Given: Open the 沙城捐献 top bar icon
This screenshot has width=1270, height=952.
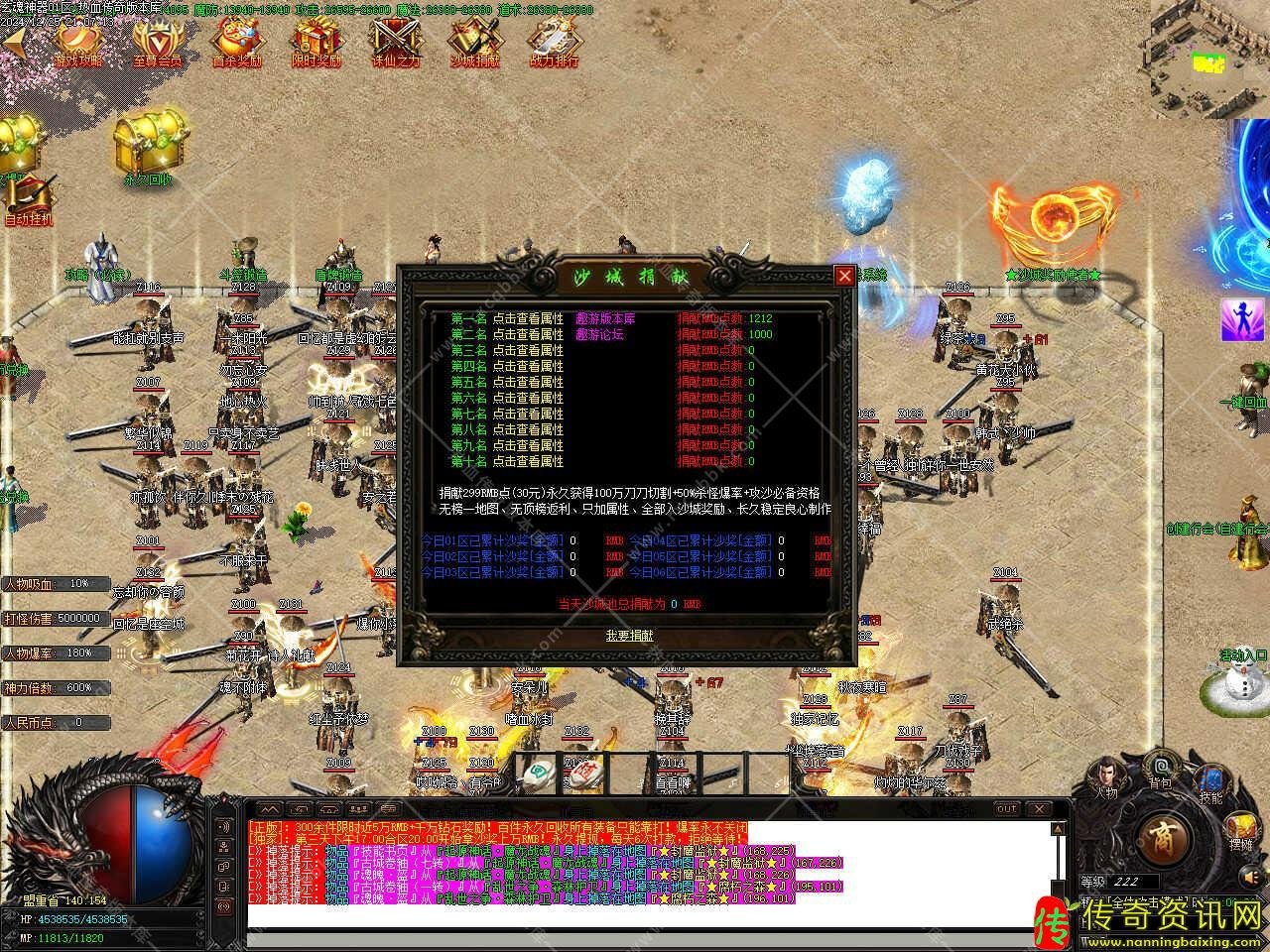Looking at the screenshot, I should [475, 42].
